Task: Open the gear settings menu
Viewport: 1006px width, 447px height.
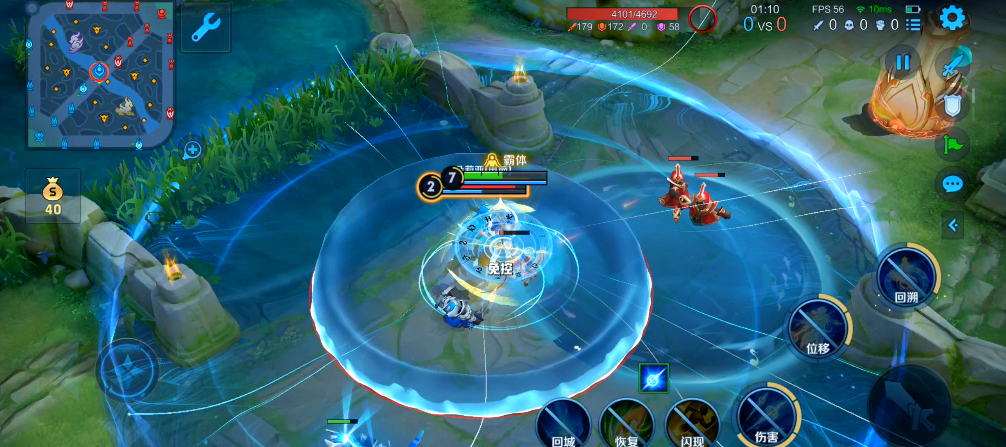Action: click(x=952, y=18)
